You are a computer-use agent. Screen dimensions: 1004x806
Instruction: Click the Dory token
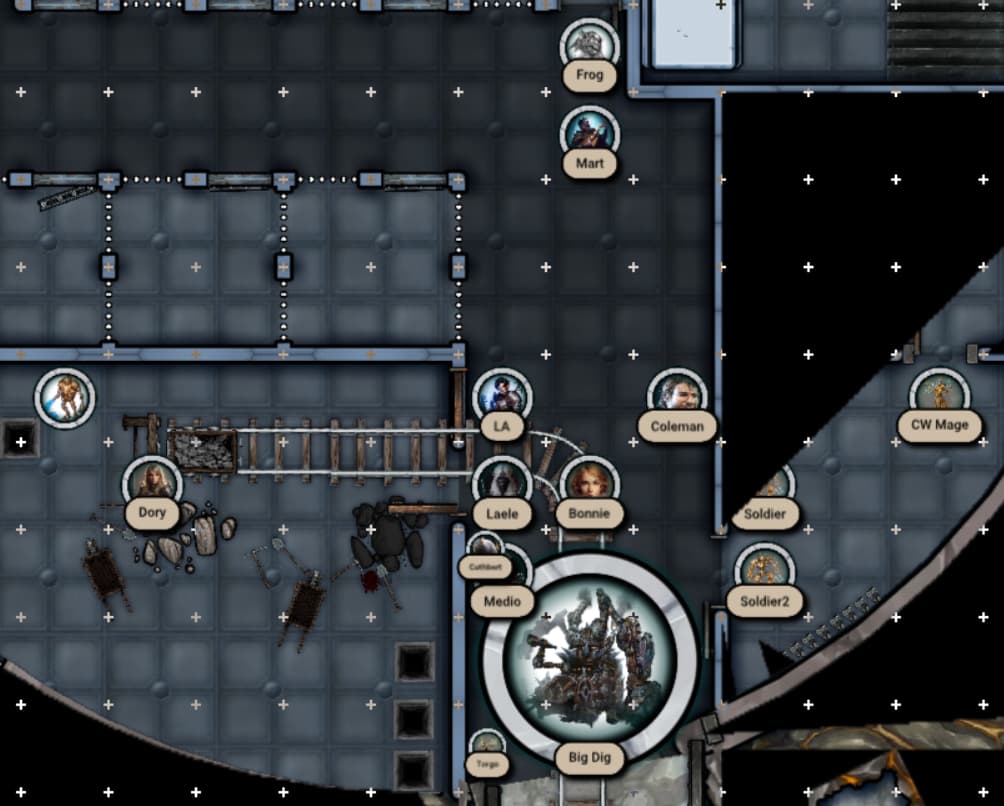tap(152, 485)
